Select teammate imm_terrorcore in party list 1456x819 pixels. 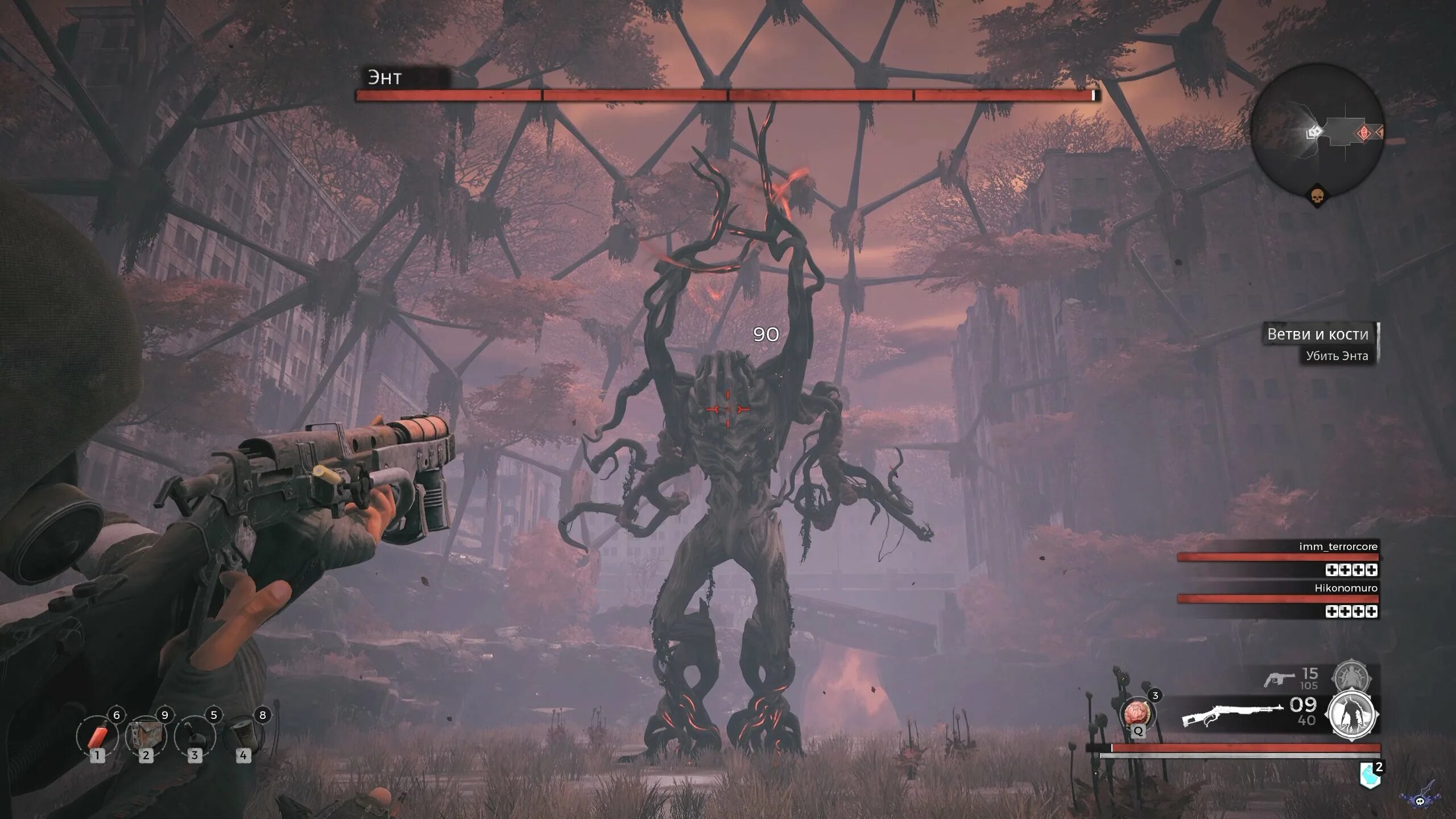pos(1338,547)
